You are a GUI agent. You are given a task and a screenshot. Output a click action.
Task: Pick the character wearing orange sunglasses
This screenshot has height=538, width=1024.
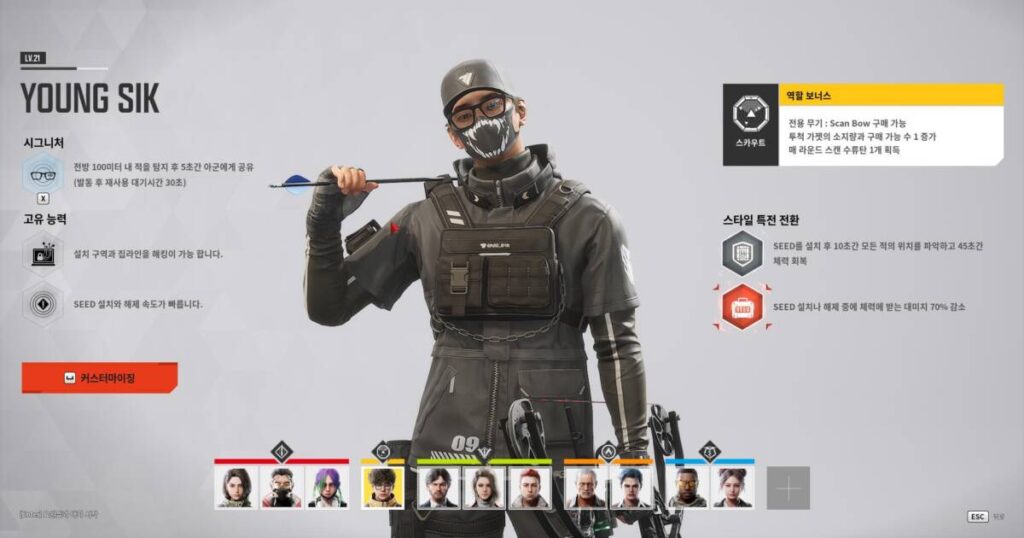[x=686, y=488]
